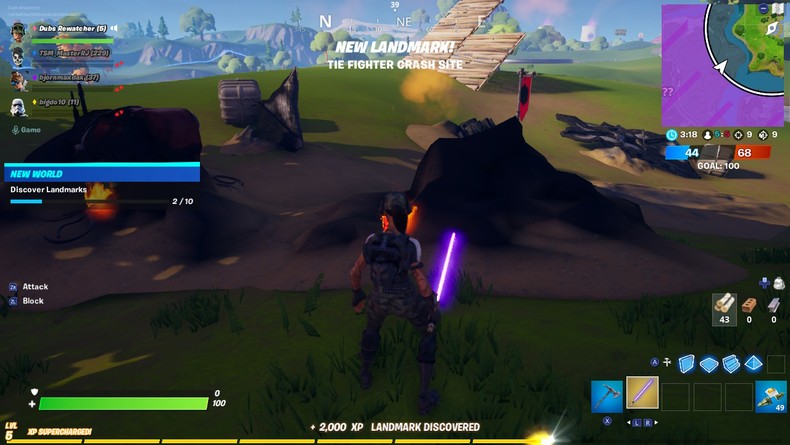Select the pickaxe harvesting tool slot
This screenshot has width=790, height=445.
(607, 395)
